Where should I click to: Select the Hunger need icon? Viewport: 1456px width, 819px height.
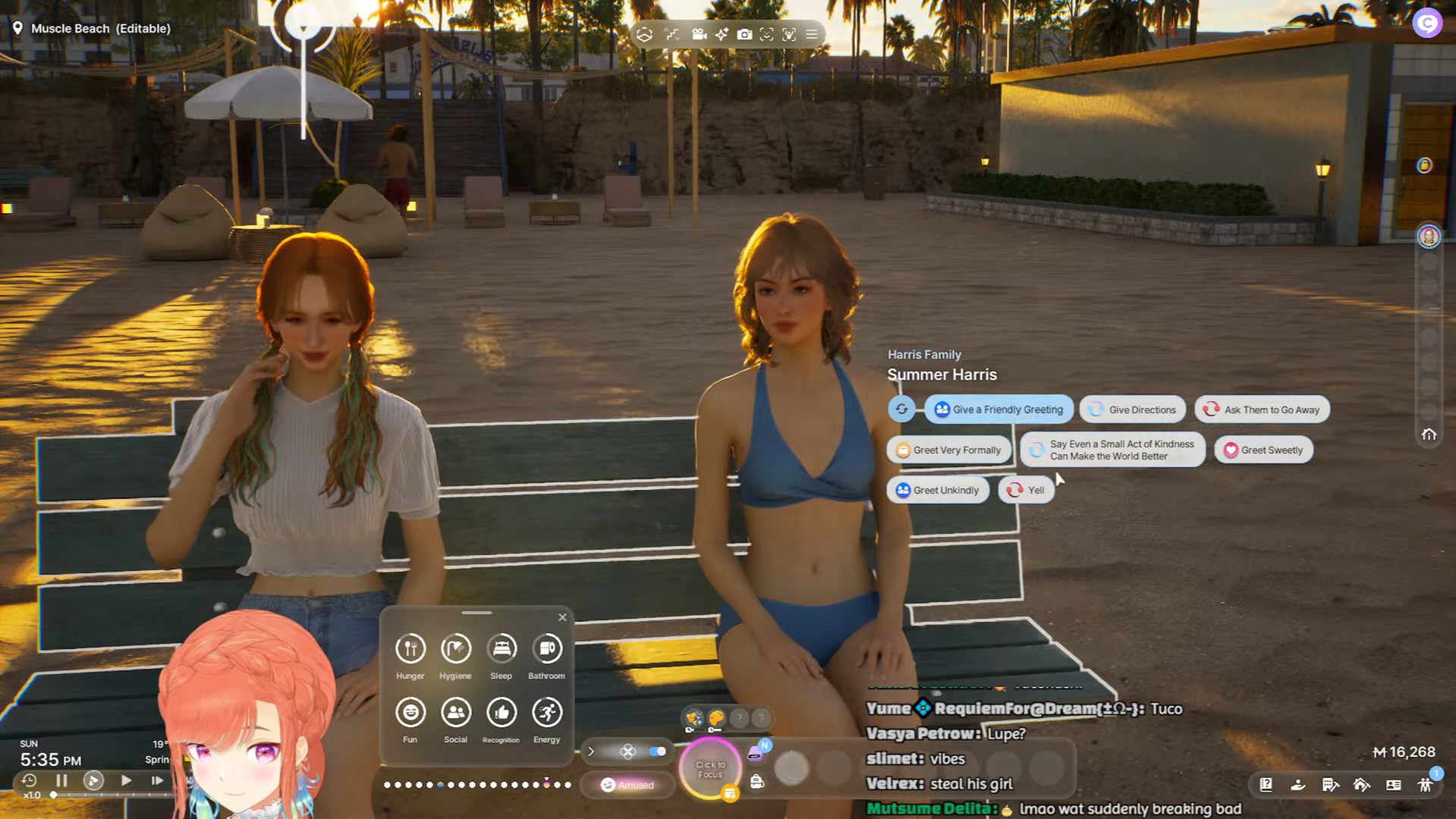click(x=410, y=649)
